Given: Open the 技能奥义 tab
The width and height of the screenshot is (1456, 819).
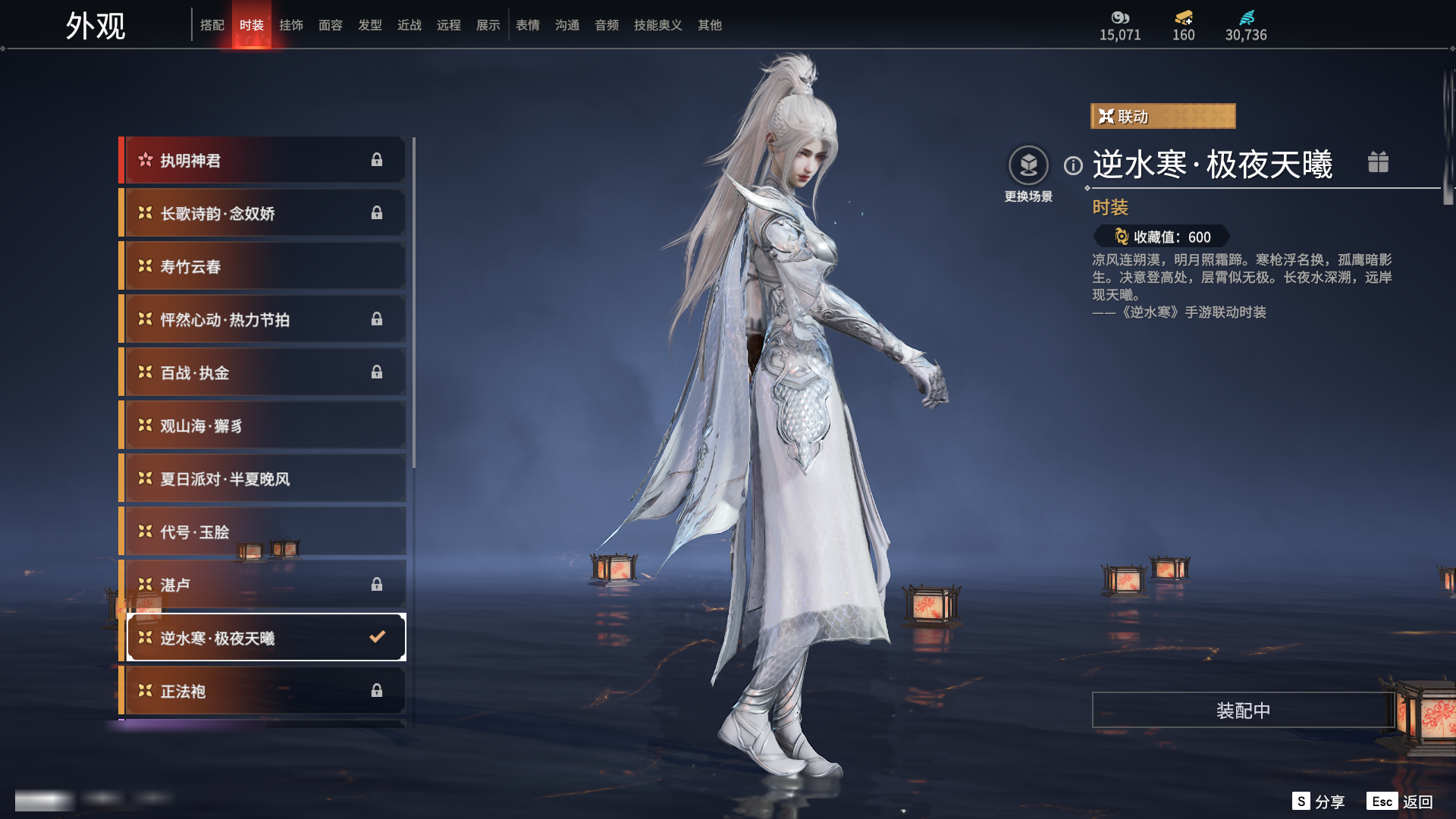Looking at the screenshot, I should click(x=658, y=25).
